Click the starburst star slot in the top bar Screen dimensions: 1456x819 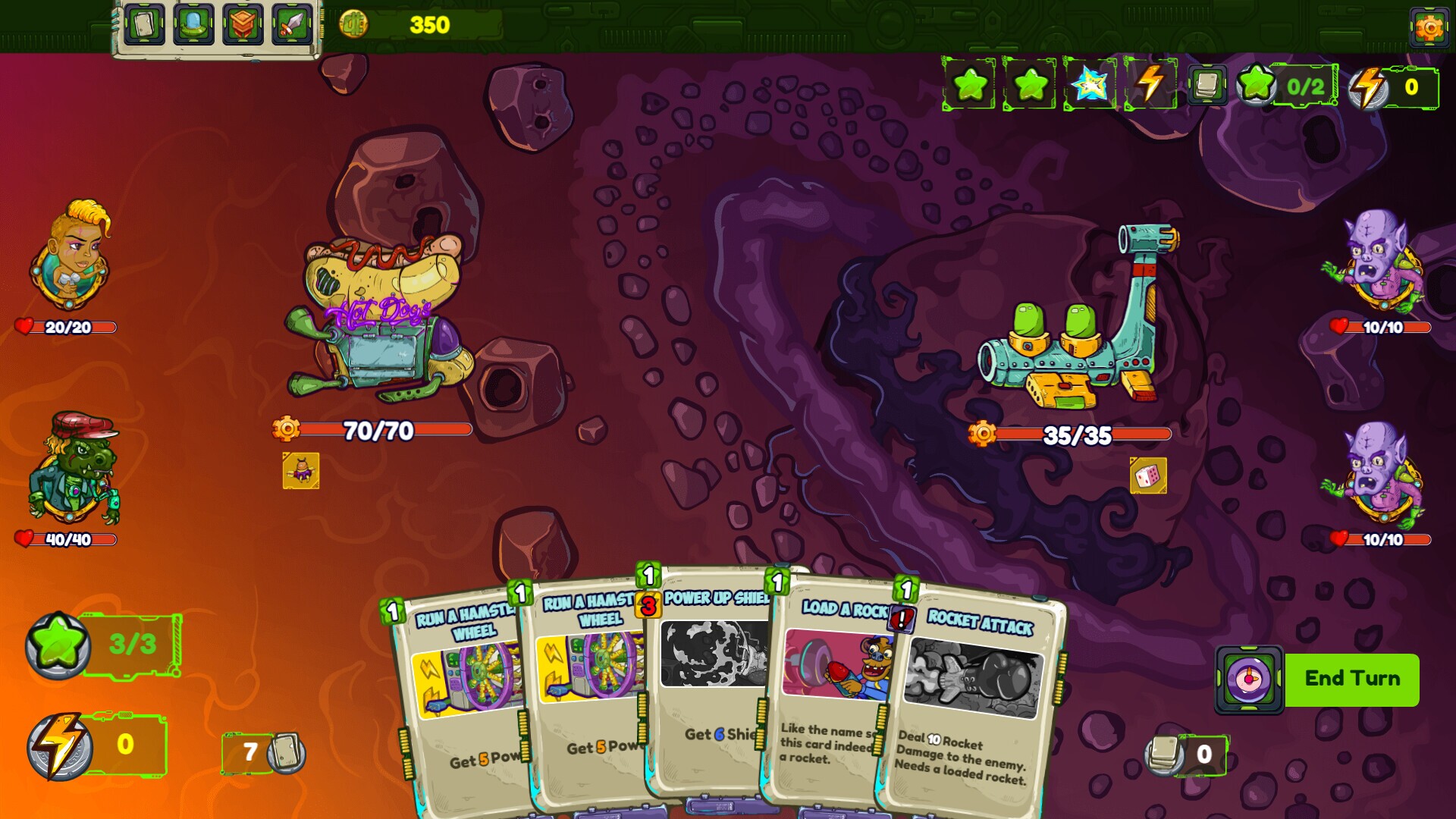[1090, 87]
